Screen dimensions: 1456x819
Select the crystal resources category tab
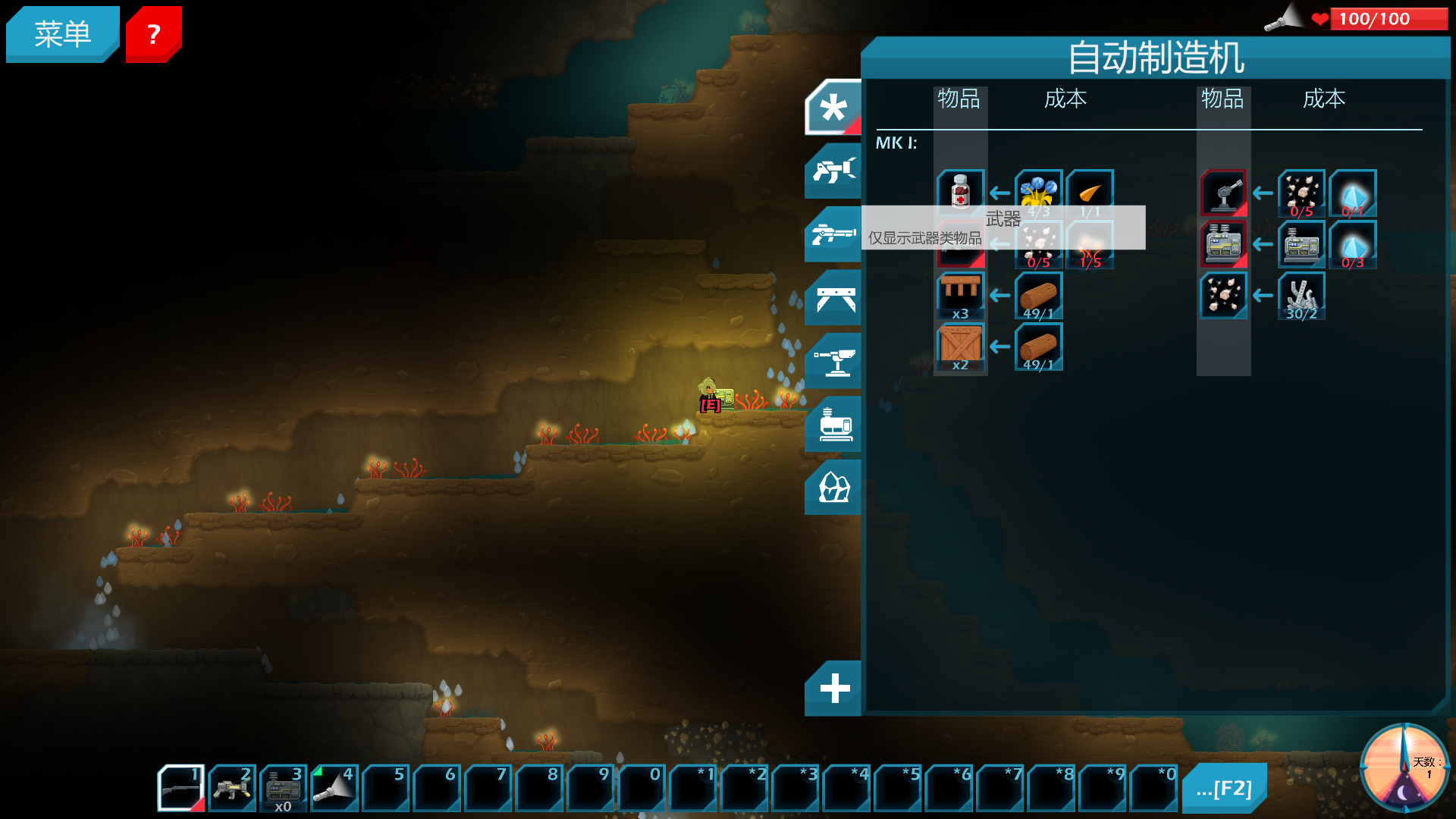pyautogui.click(x=833, y=488)
